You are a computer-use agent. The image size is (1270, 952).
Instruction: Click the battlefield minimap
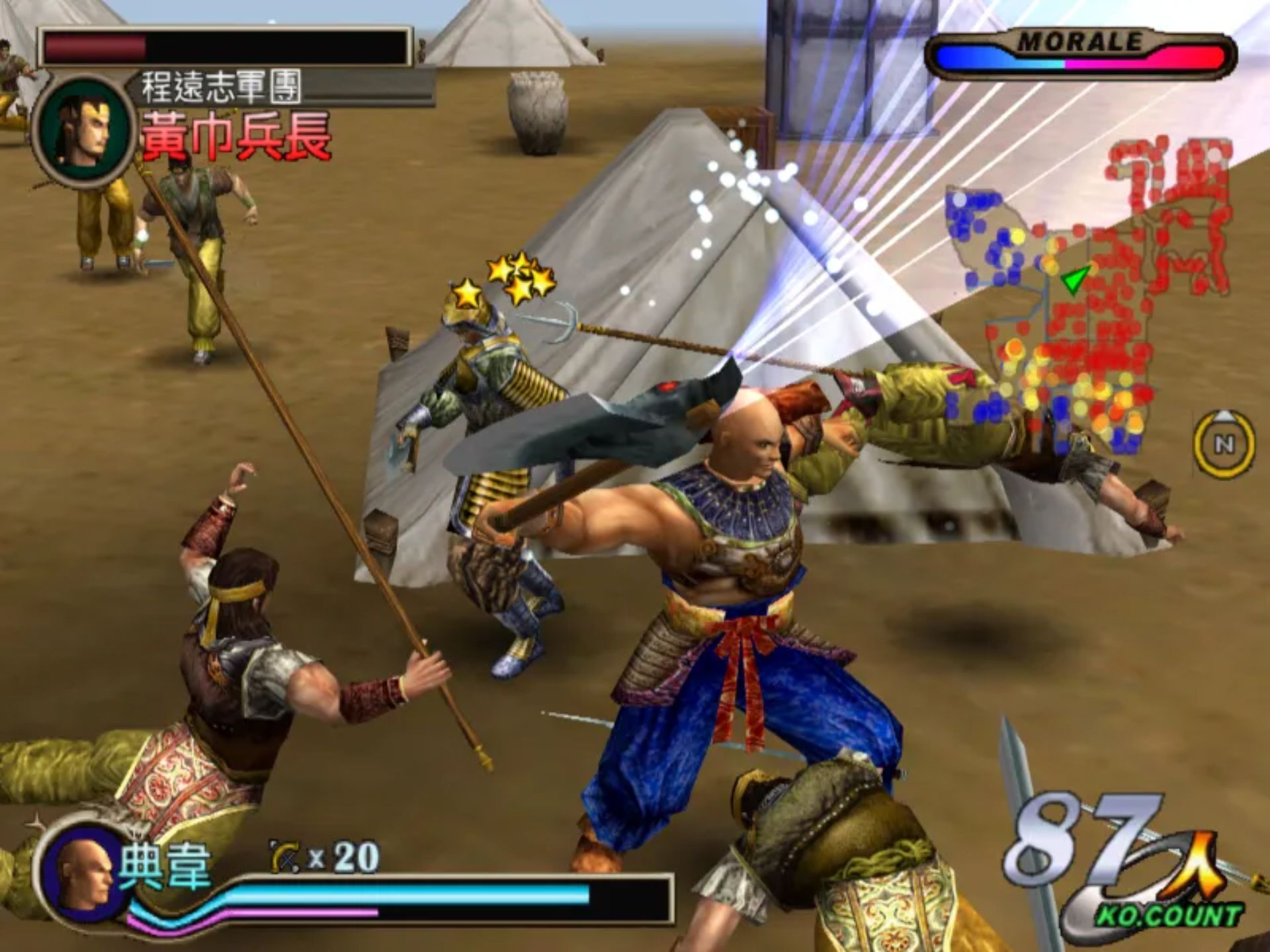coord(1085,297)
